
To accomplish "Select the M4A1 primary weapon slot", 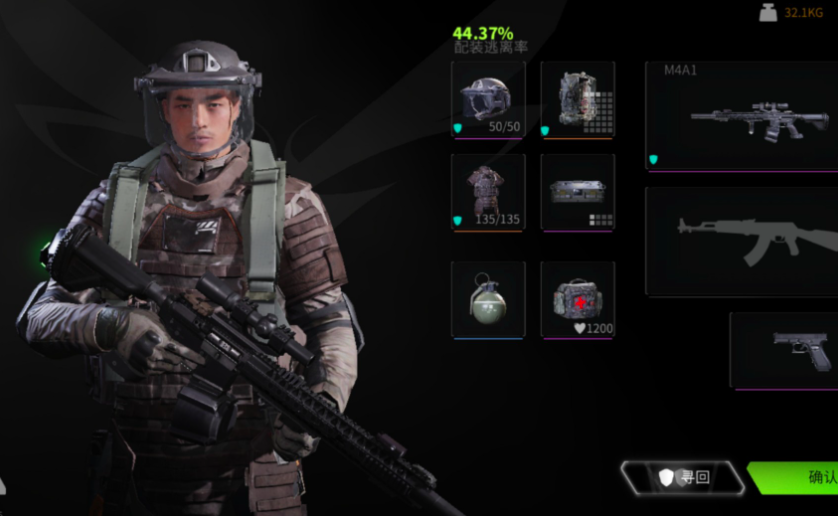I will pyautogui.click(x=741, y=116).
